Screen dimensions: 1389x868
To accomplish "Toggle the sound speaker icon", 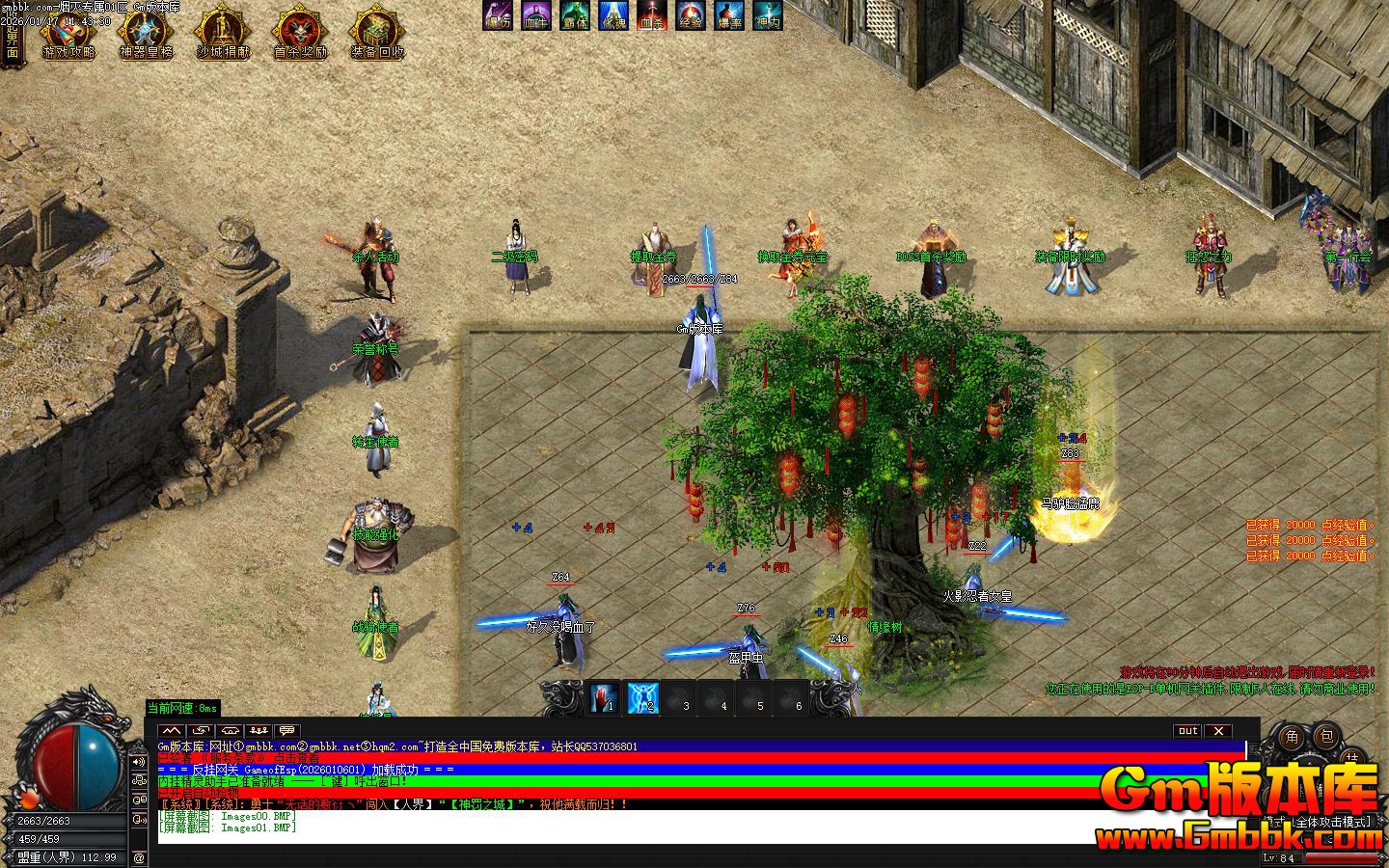I will 139,763.
